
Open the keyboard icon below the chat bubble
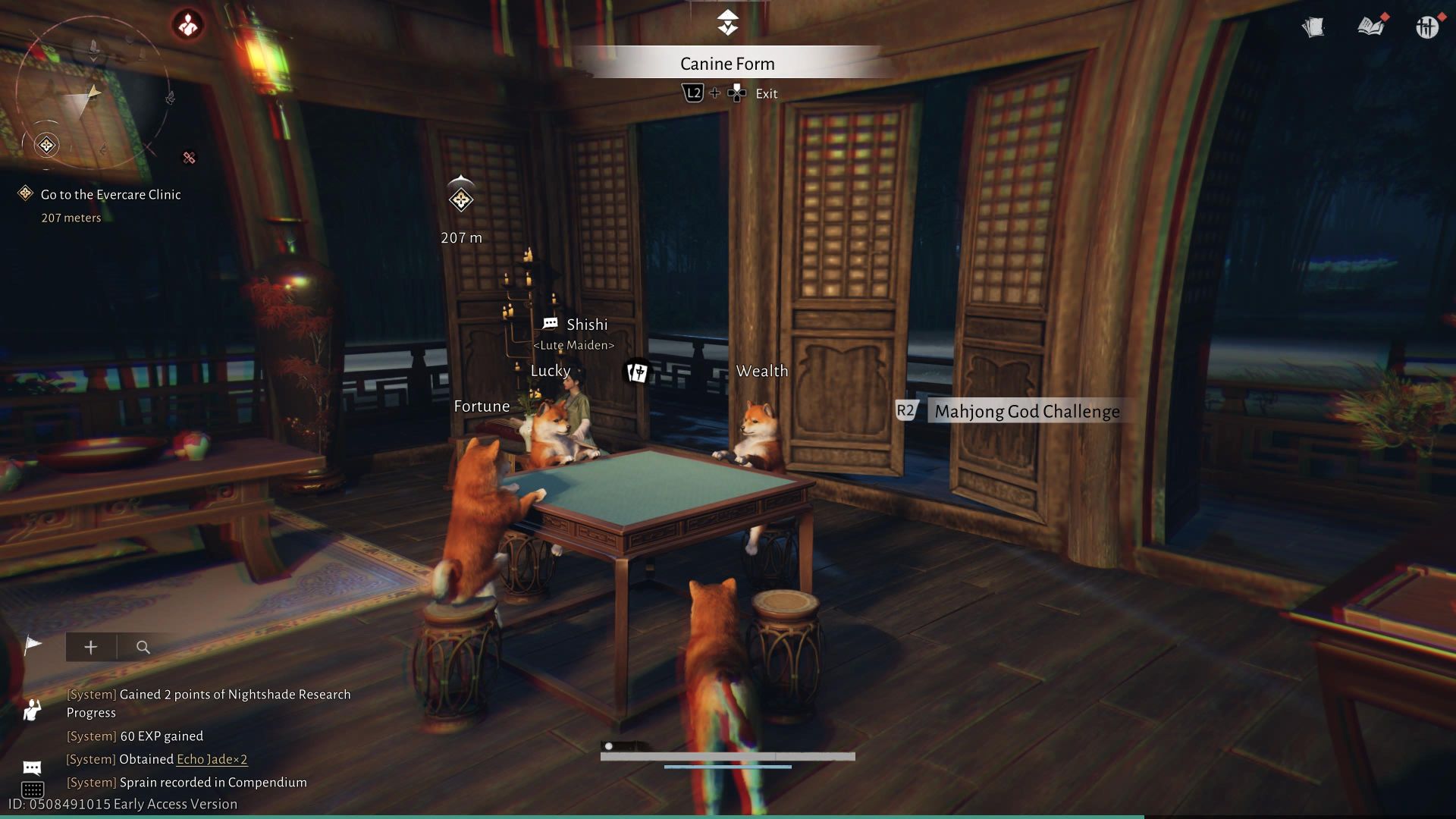coord(32,789)
